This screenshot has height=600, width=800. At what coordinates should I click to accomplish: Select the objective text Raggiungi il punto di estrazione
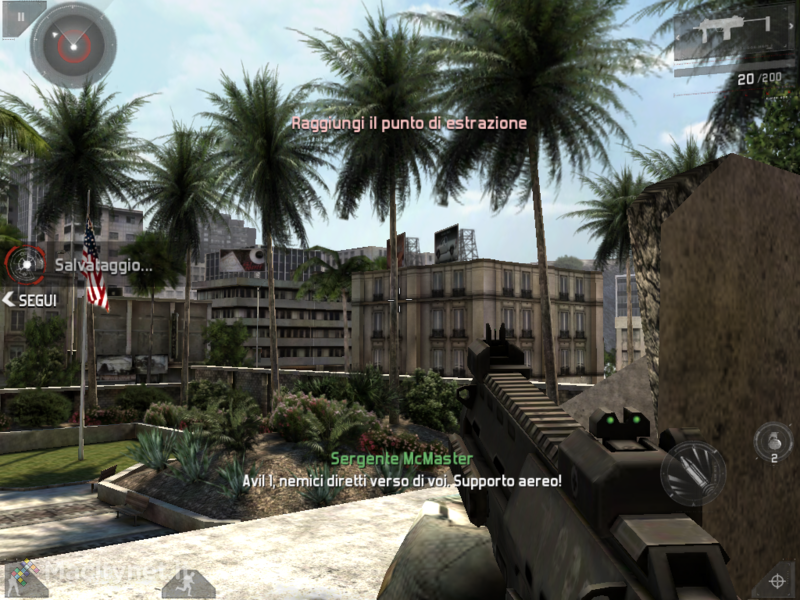click(408, 123)
